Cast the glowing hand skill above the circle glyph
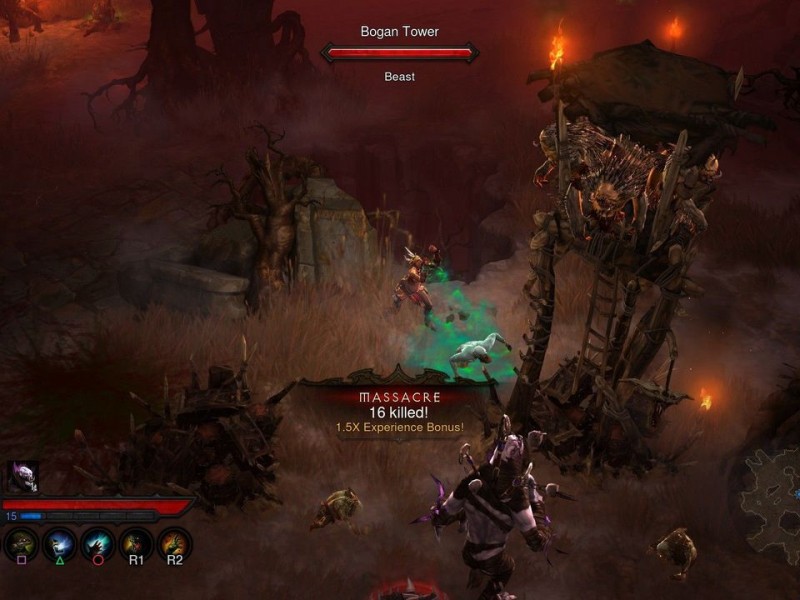This screenshot has width=800, height=600. [98, 542]
